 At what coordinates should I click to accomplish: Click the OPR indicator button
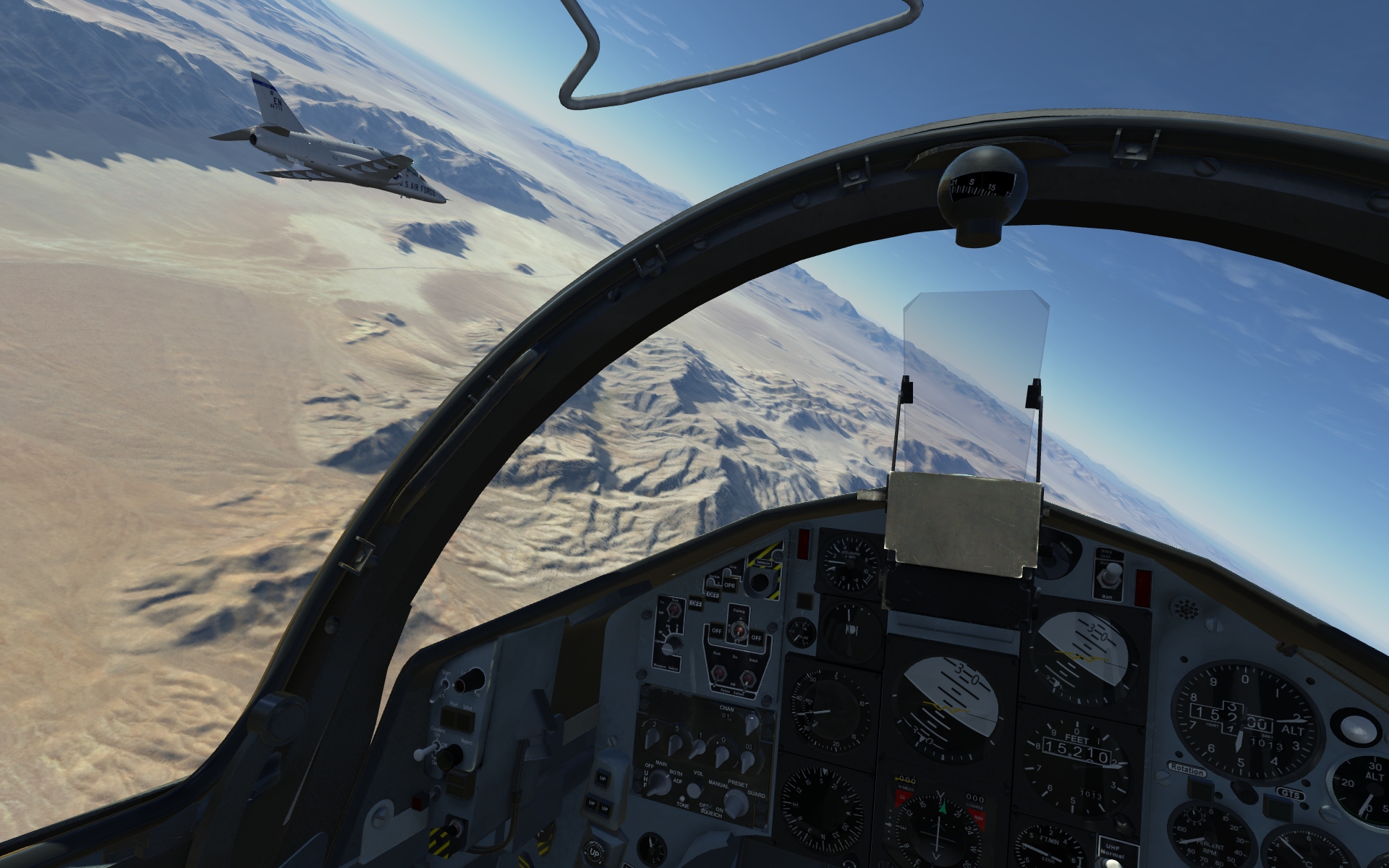pyautogui.click(x=729, y=586)
